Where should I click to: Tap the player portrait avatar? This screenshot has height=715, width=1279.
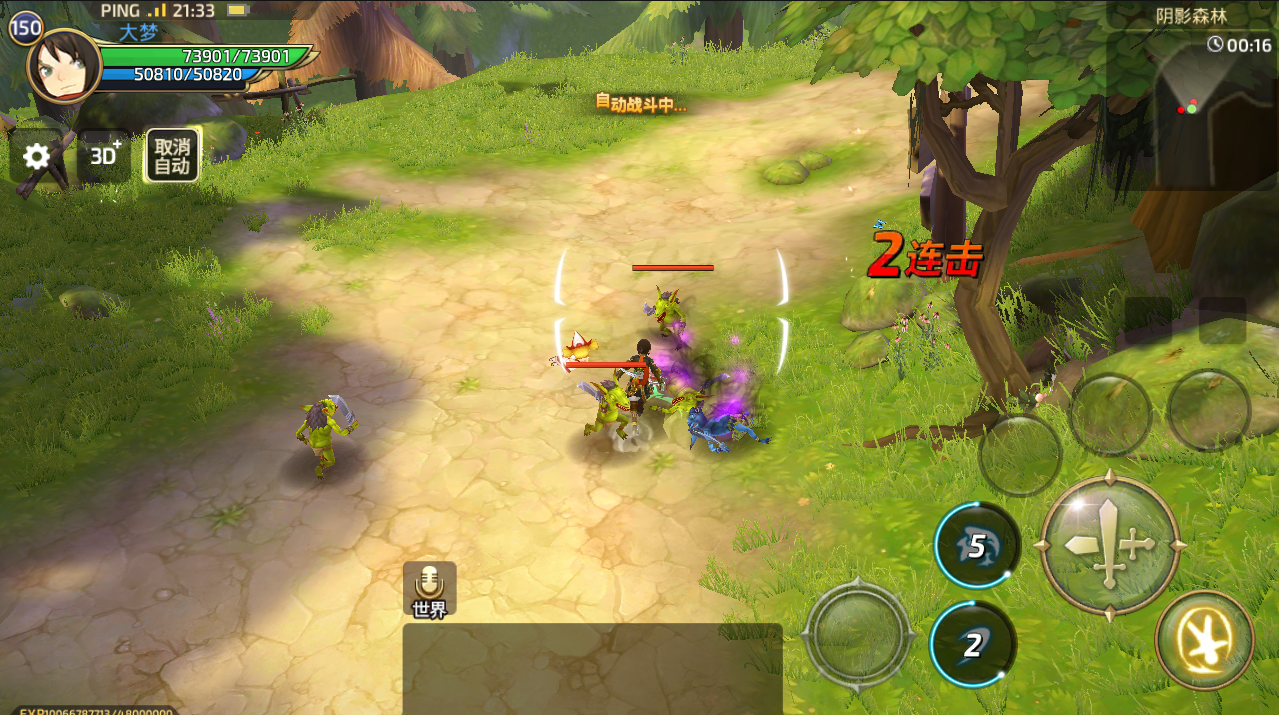tap(63, 65)
